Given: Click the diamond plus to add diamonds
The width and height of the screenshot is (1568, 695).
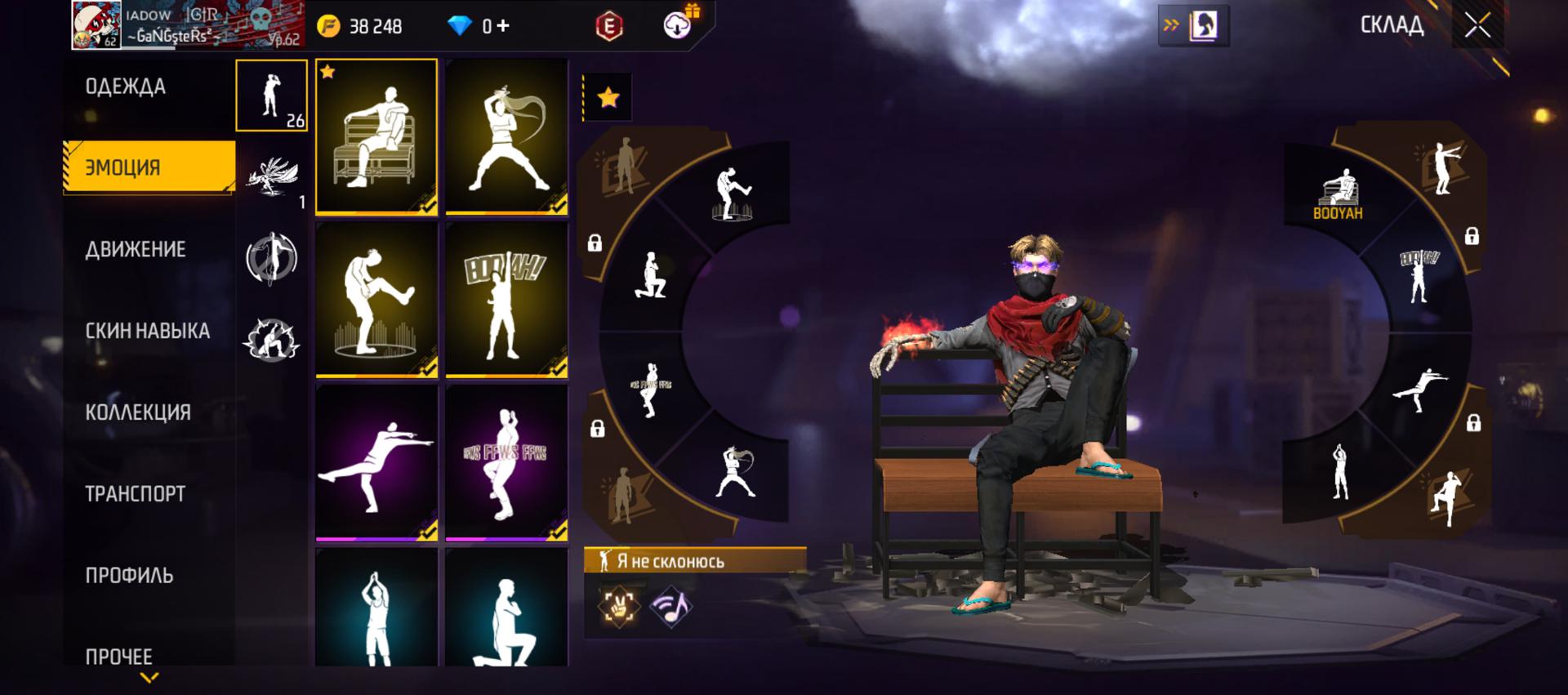Looking at the screenshot, I should tap(503, 26).
